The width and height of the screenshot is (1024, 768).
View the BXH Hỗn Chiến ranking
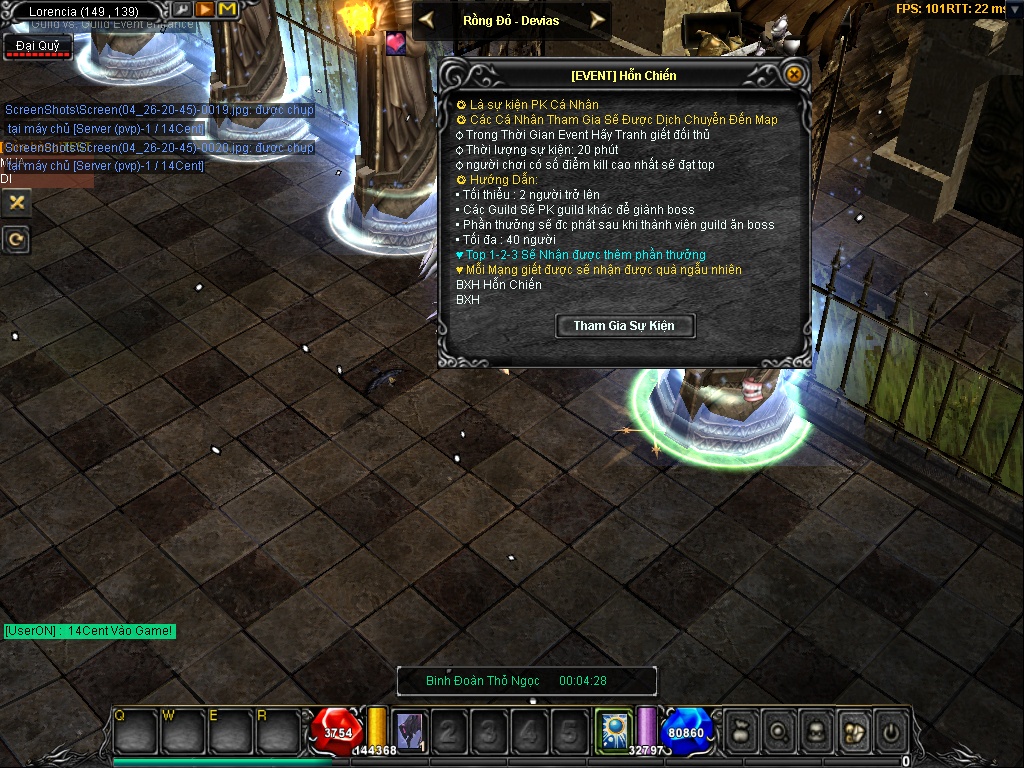tap(484, 285)
